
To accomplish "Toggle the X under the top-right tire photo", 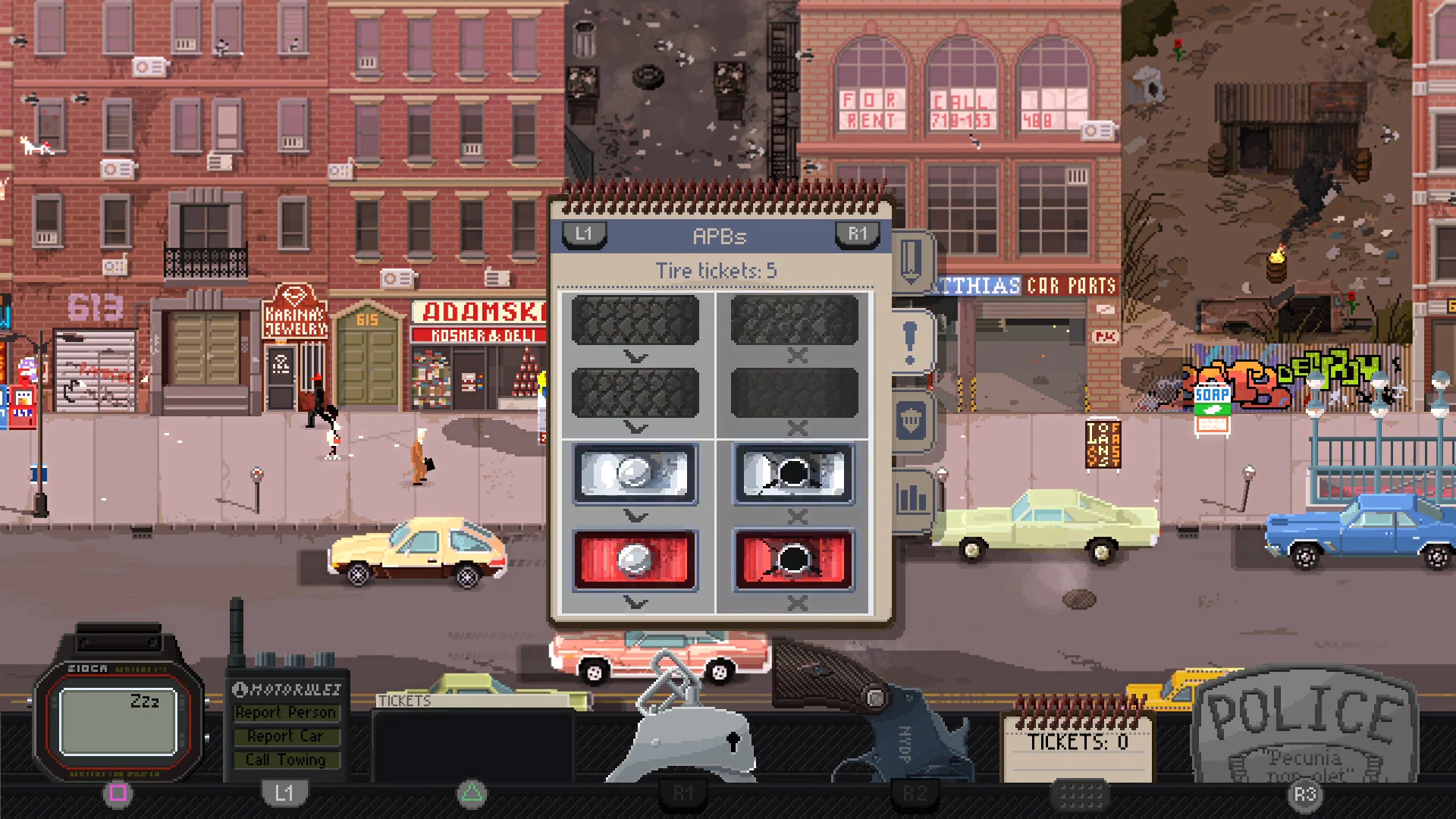I will tap(797, 356).
